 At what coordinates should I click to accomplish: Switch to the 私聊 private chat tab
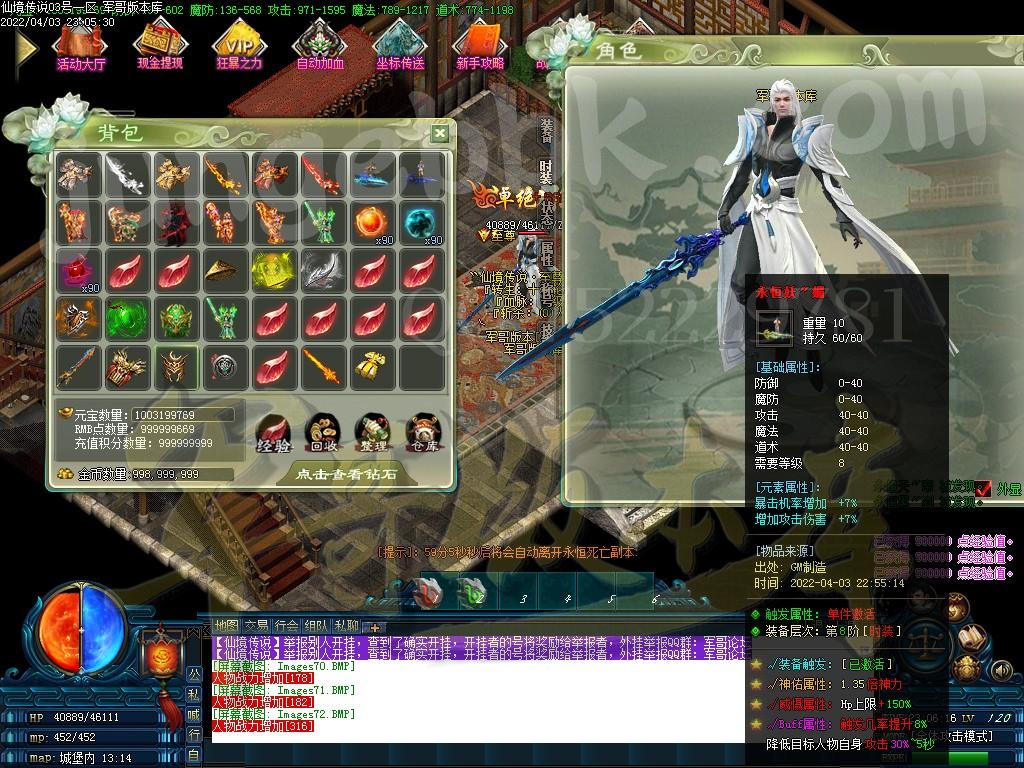point(347,626)
